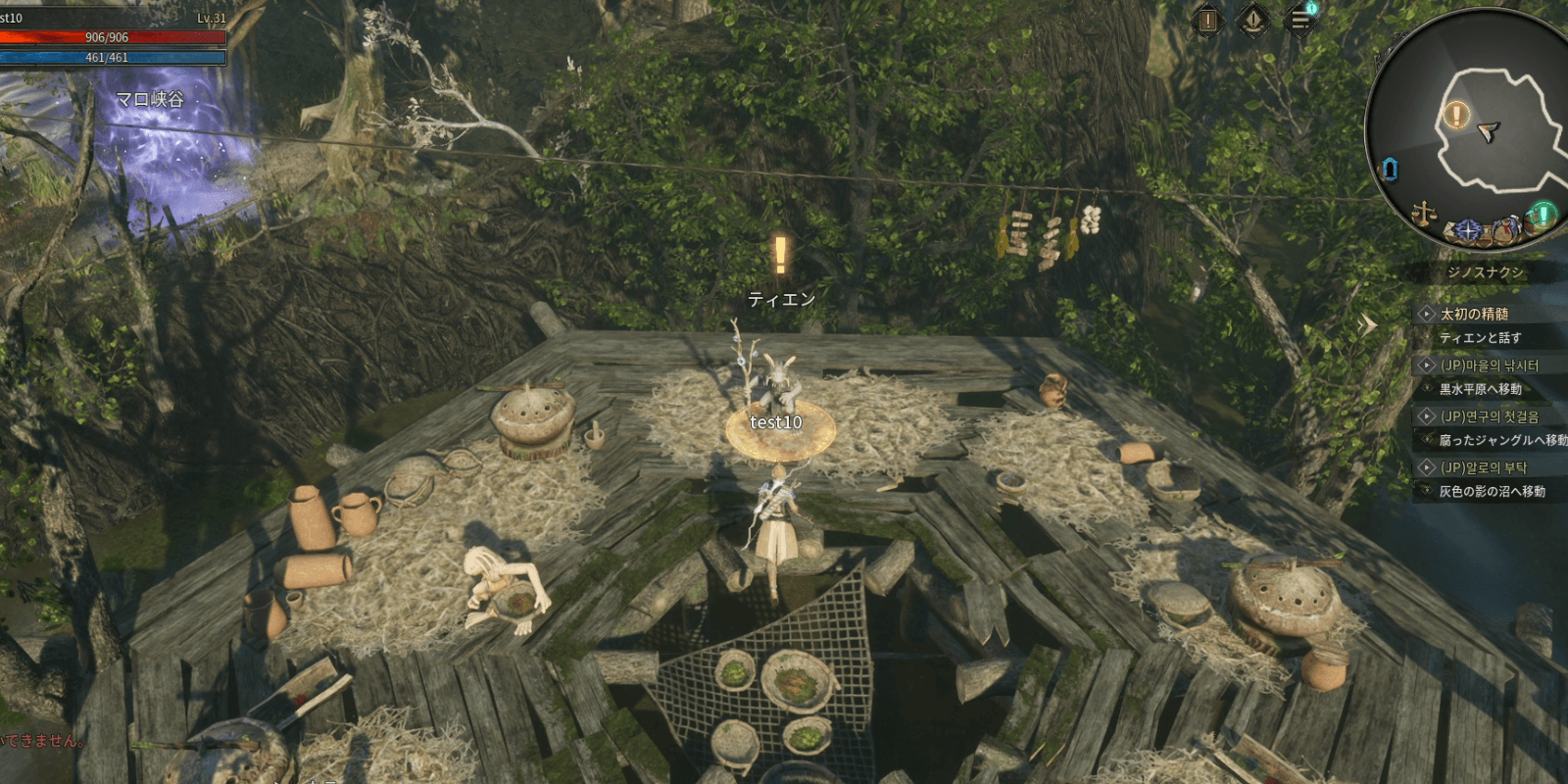
Task: Click the 腐ったジャングルへ移動 objective
Action: (1501, 440)
